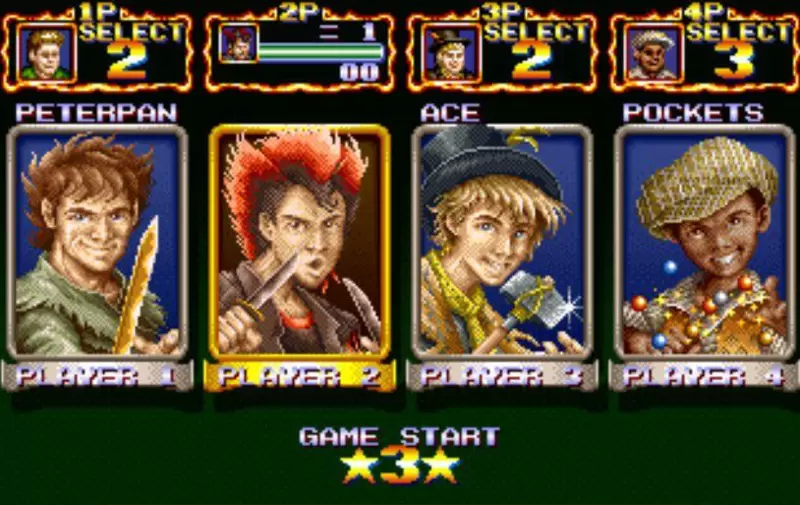Click the Player 1 label plate
The width and height of the screenshot is (800, 505).
[97, 376]
